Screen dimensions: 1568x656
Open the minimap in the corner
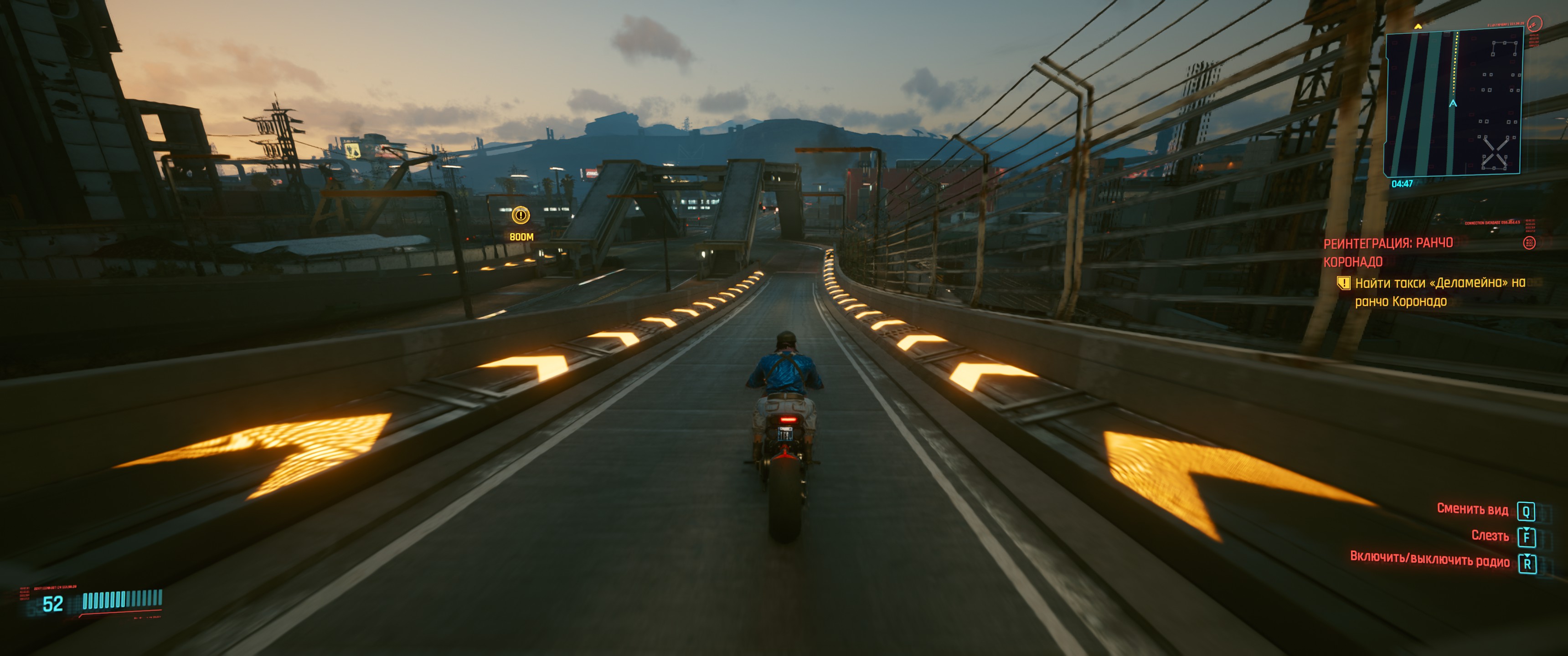1454,102
